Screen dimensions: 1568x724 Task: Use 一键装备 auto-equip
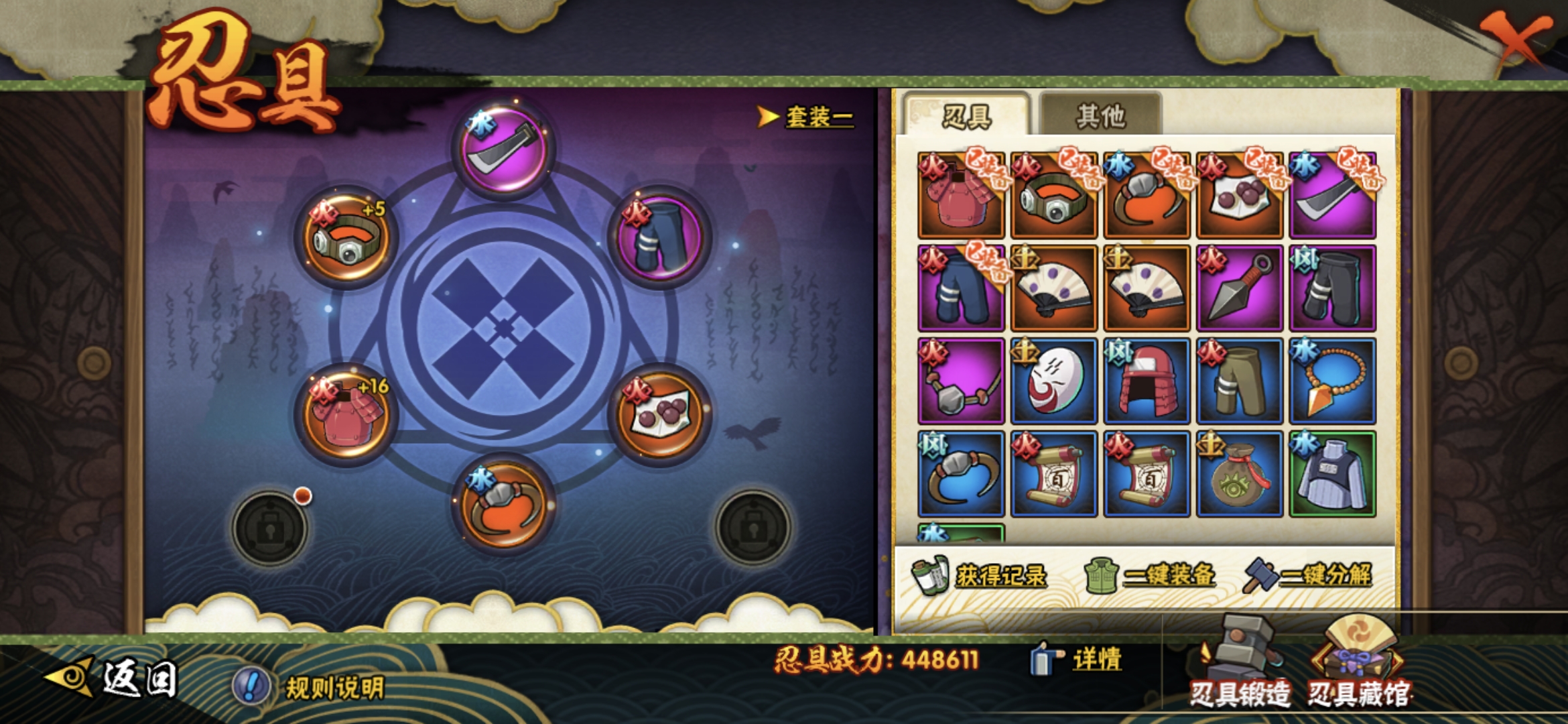click(x=1150, y=575)
